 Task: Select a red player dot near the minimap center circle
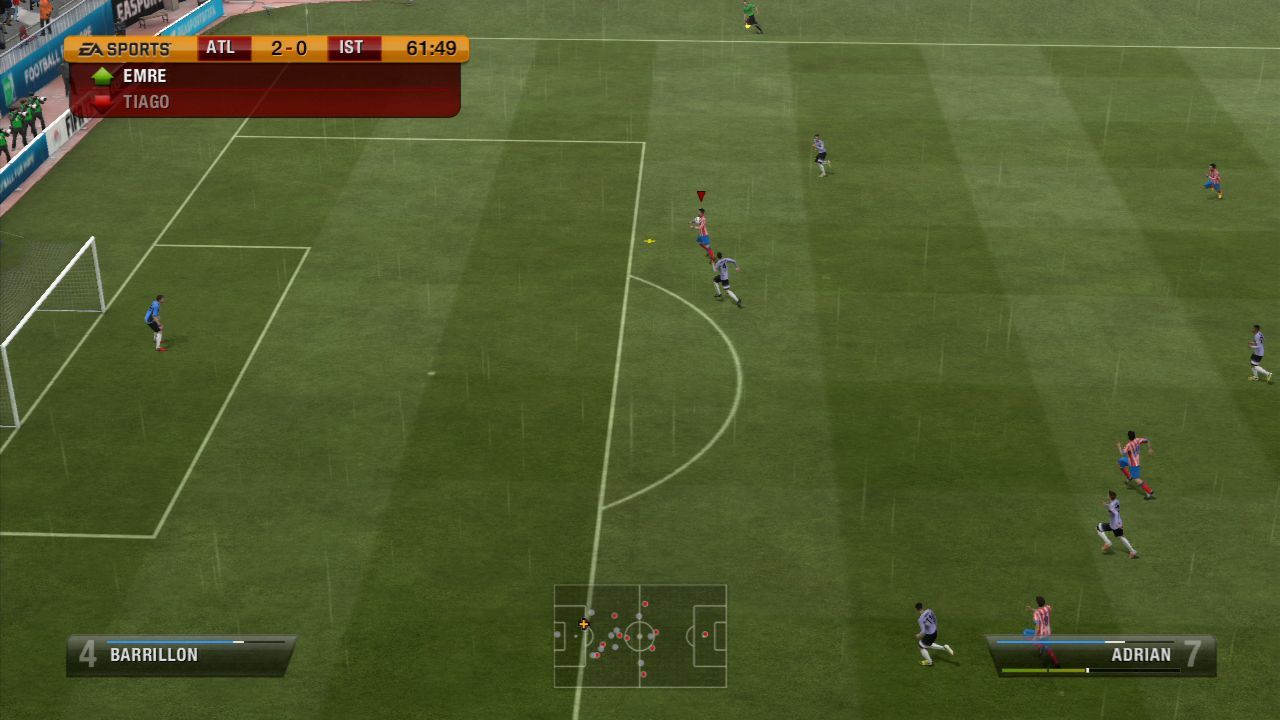(656, 632)
